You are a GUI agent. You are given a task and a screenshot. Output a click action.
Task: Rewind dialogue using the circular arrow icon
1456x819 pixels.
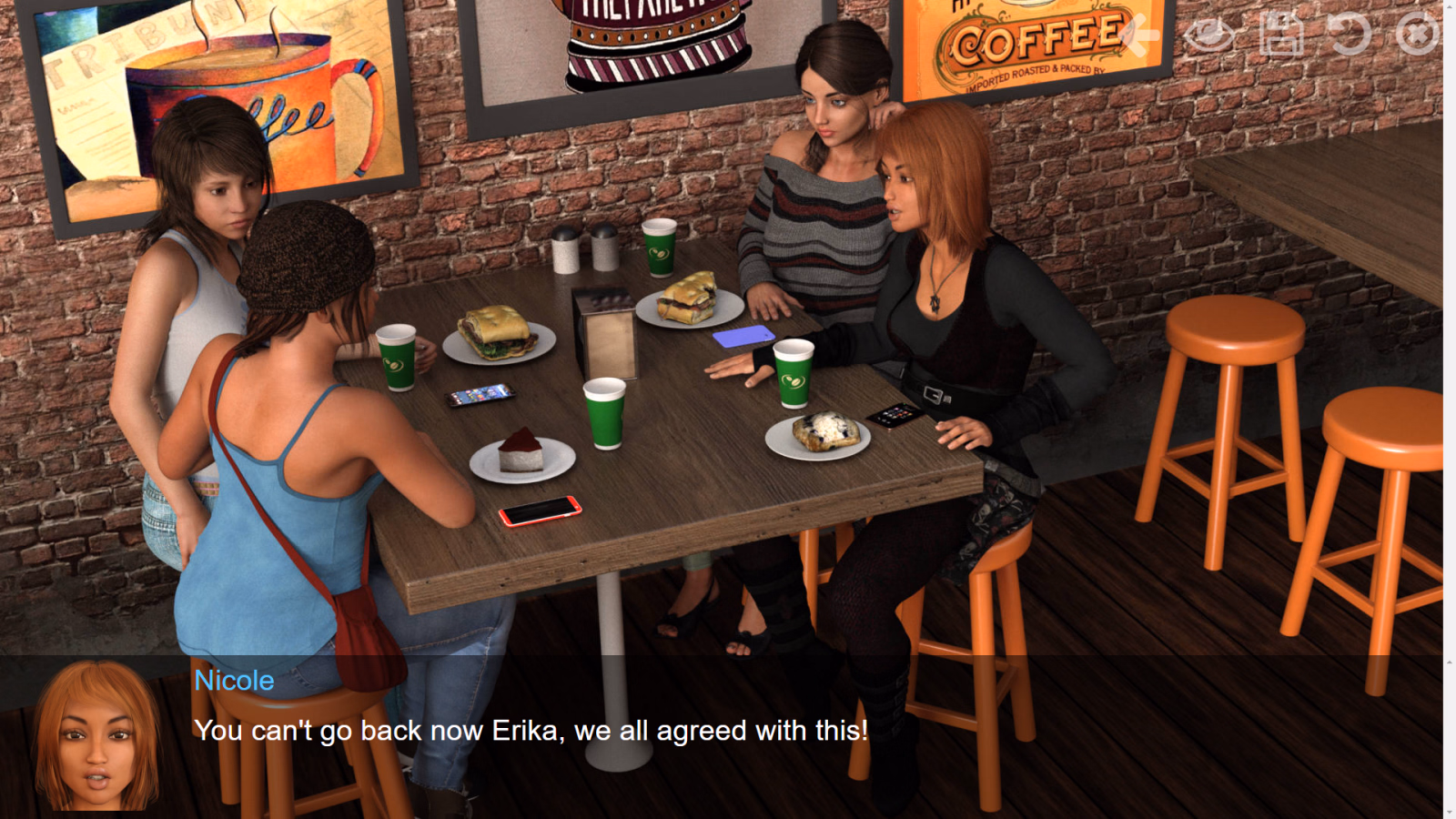click(1350, 35)
